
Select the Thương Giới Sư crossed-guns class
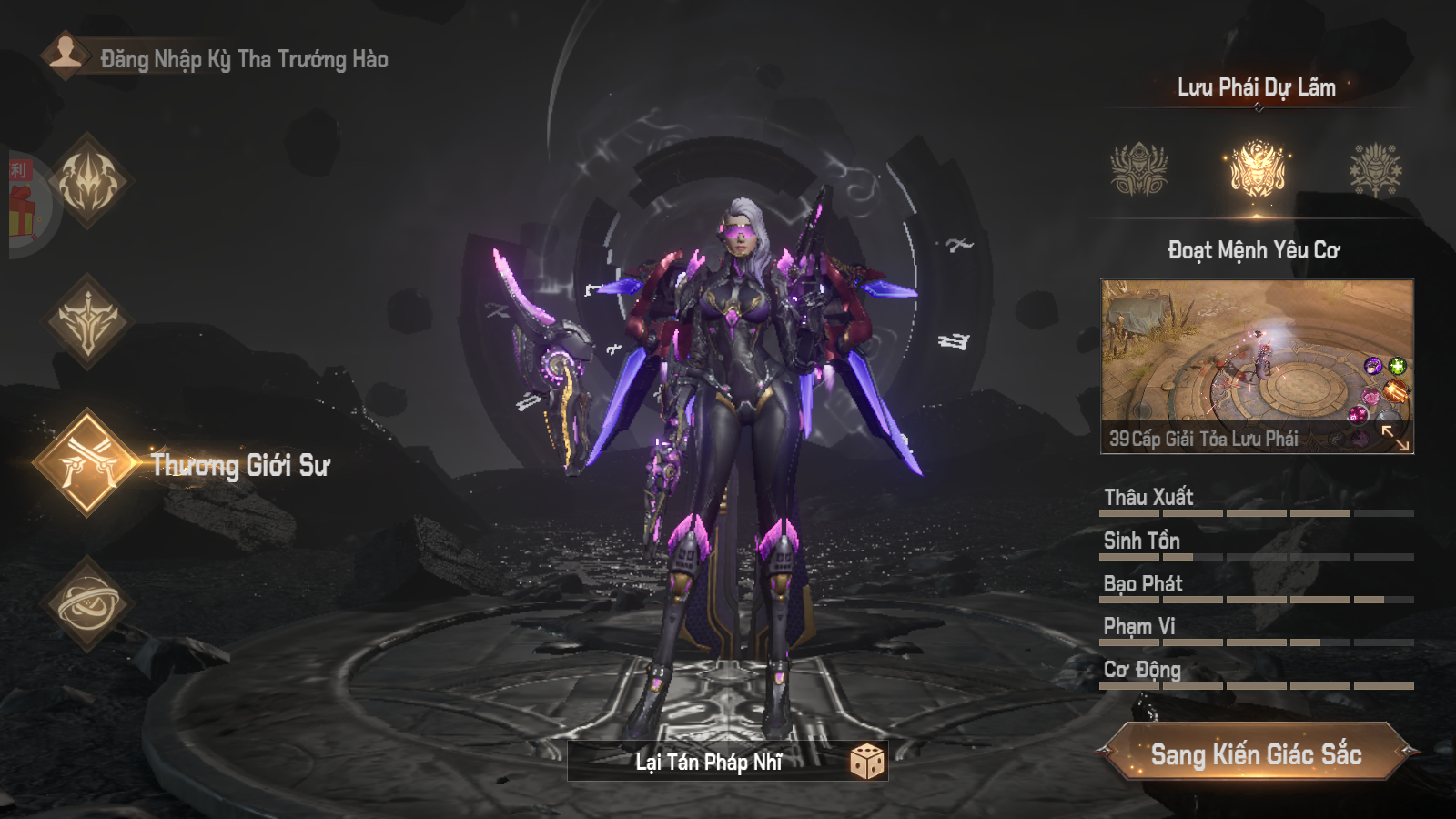[x=88, y=462]
